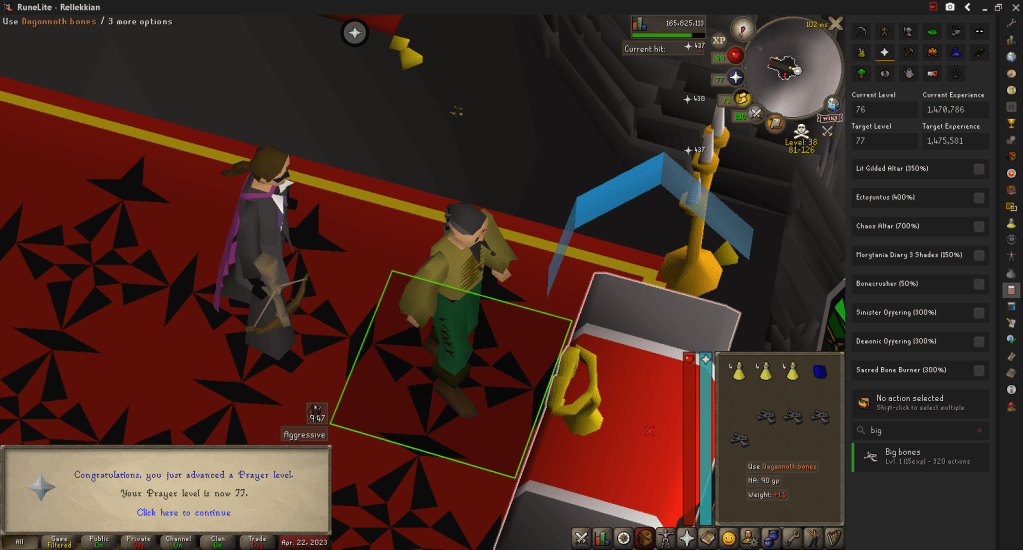The height and width of the screenshot is (550, 1023).
Task: Tick the Ectofuntus (400%) checkbox
Action: pos(979,198)
